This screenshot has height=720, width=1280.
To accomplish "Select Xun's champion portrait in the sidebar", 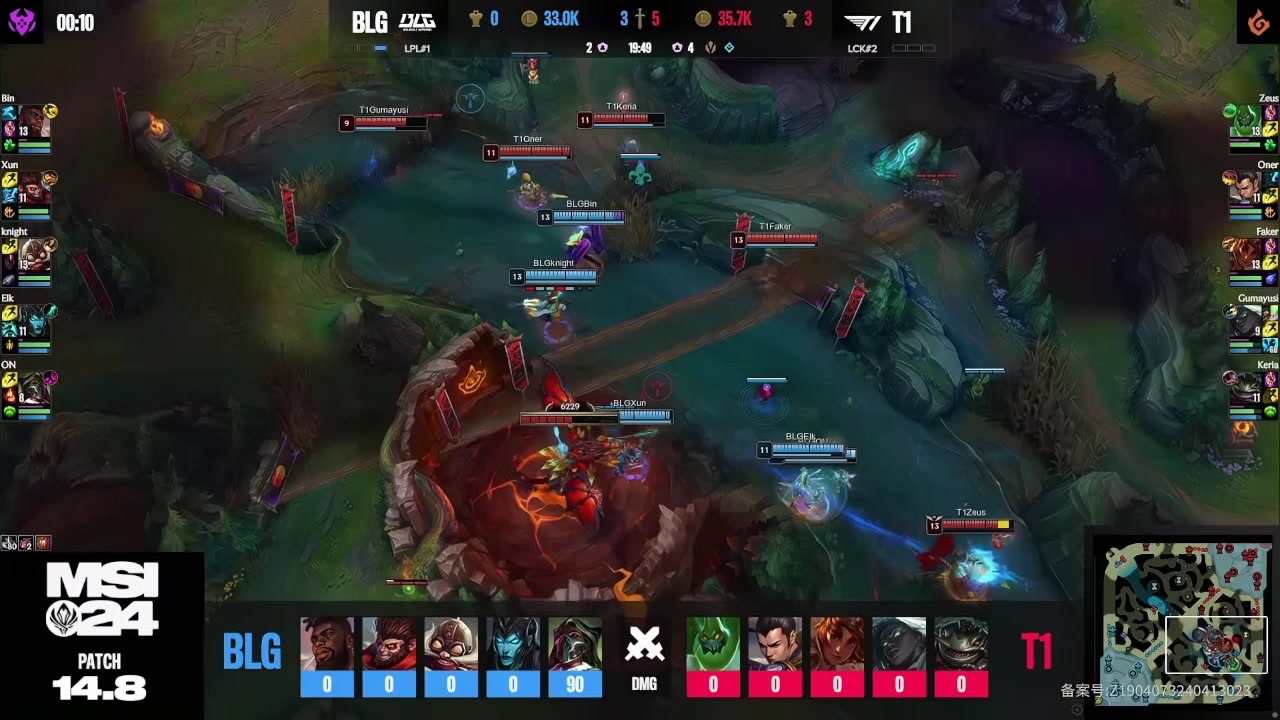I will (33, 188).
